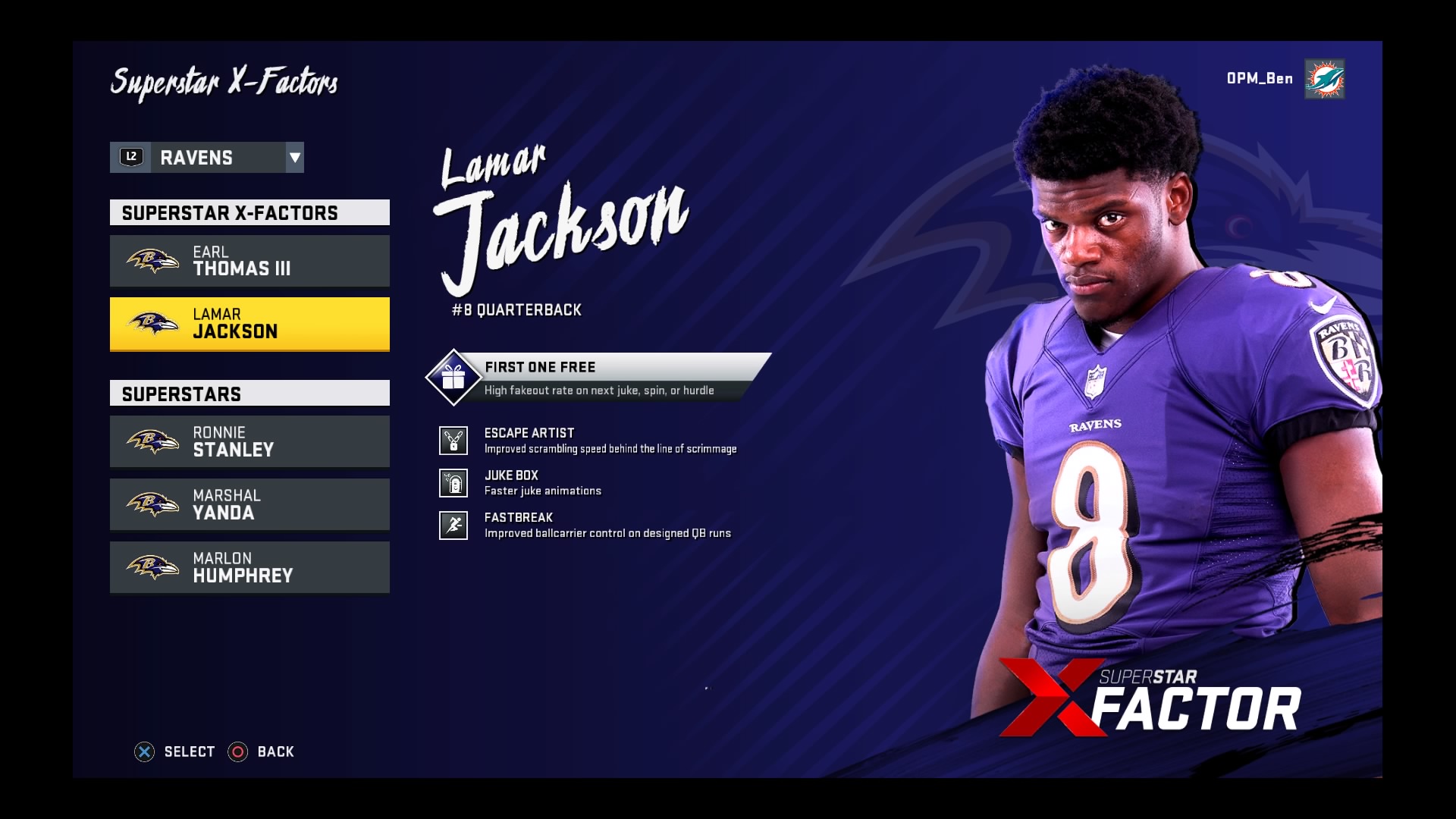Choose the Lamar Jackson entry
The height and width of the screenshot is (819, 1456).
click(249, 324)
